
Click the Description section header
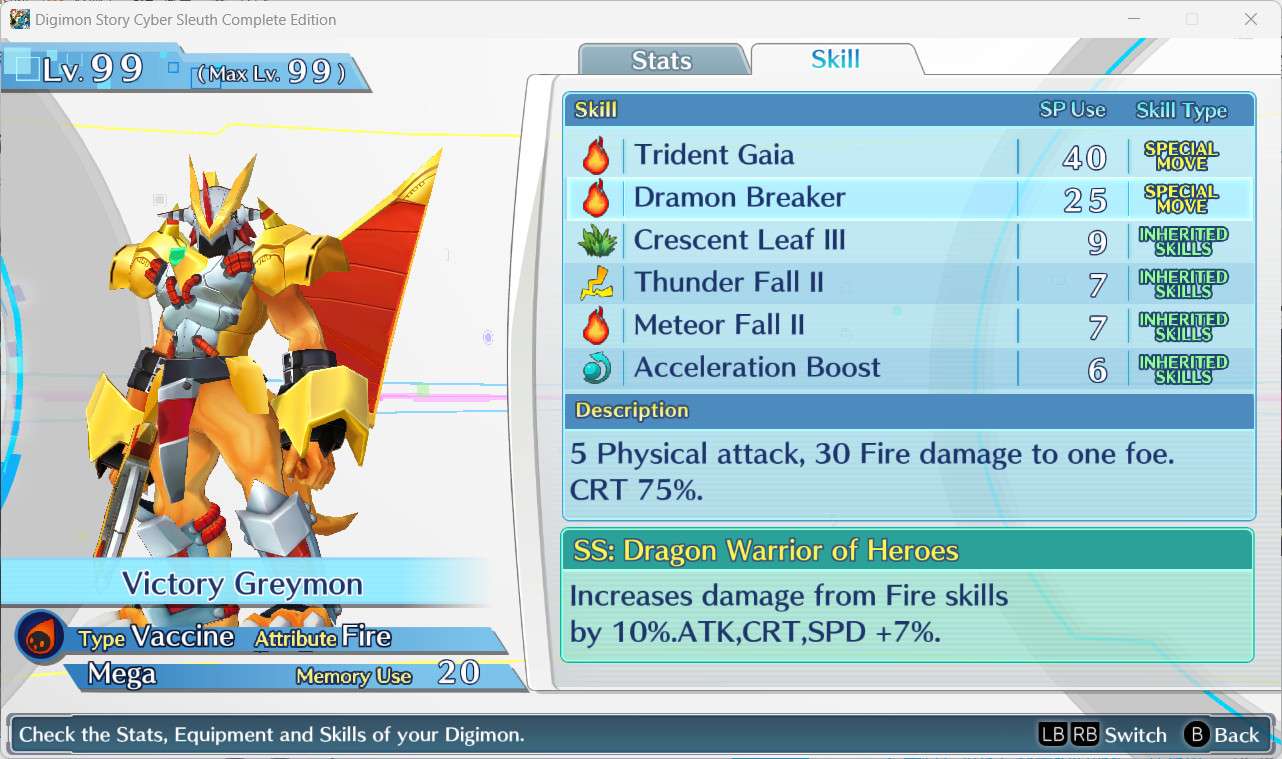pos(631,410)
